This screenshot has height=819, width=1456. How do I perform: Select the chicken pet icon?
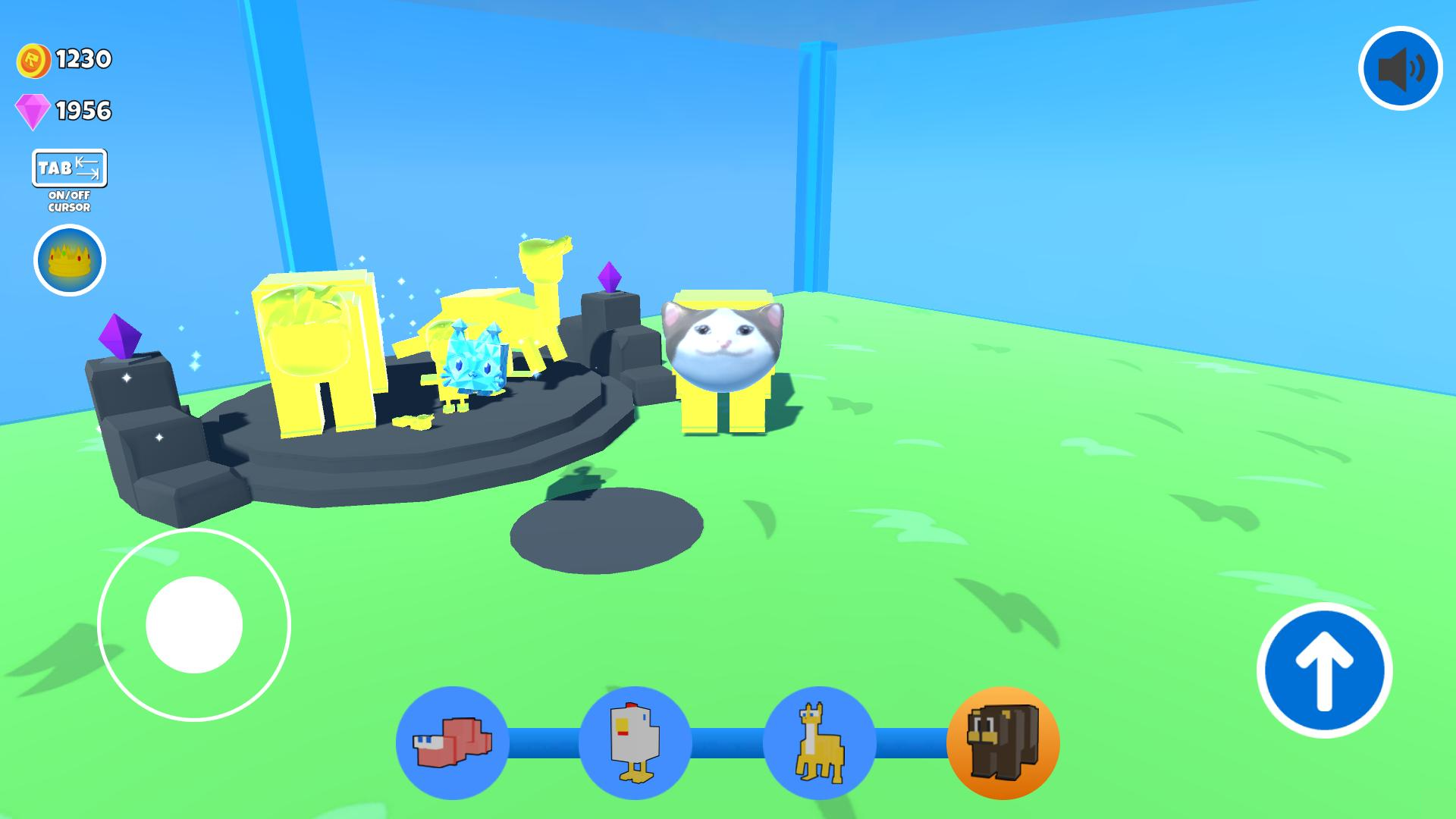click(635, 744)
